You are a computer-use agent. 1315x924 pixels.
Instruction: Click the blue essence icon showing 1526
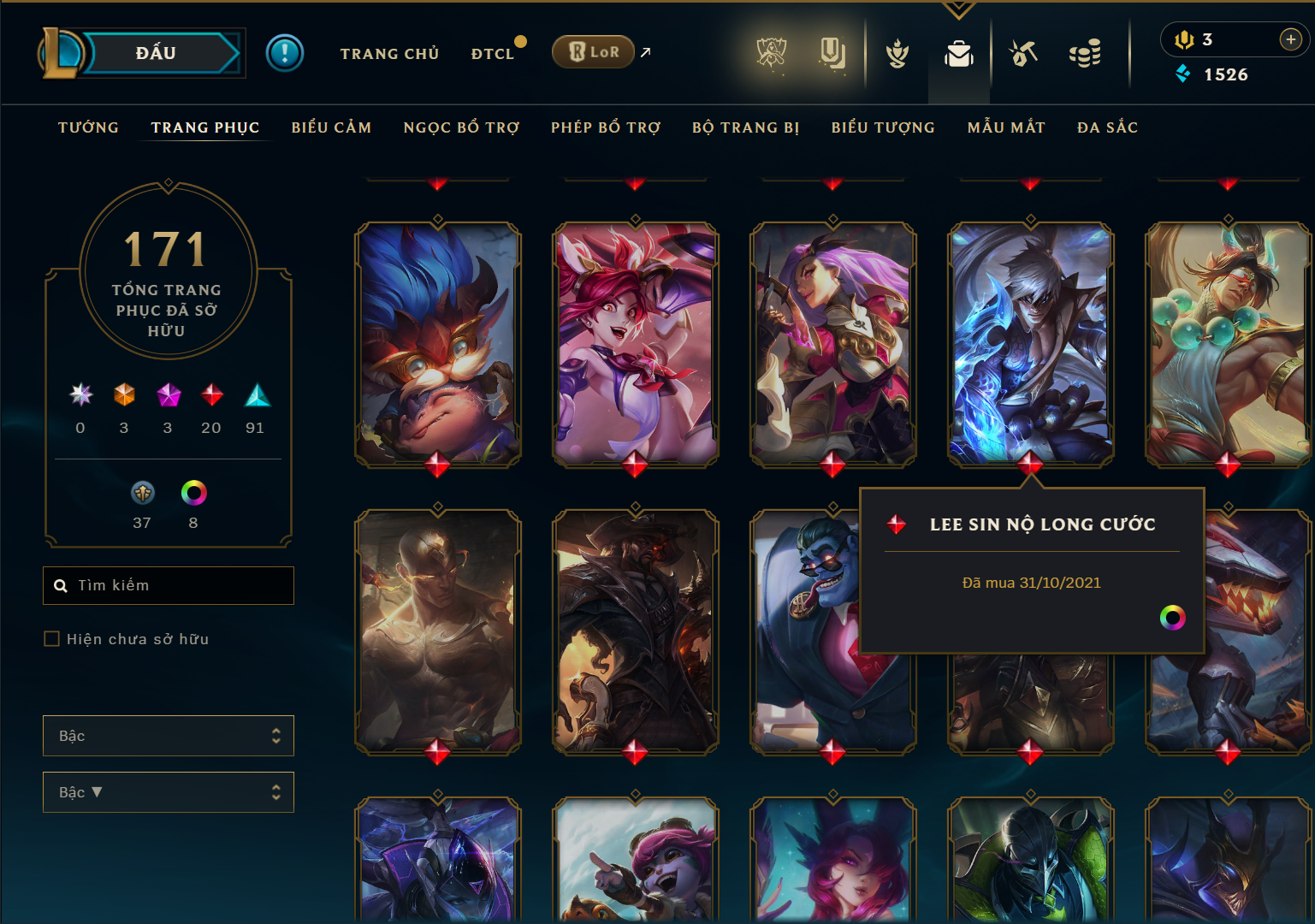tap(1182, 74)
